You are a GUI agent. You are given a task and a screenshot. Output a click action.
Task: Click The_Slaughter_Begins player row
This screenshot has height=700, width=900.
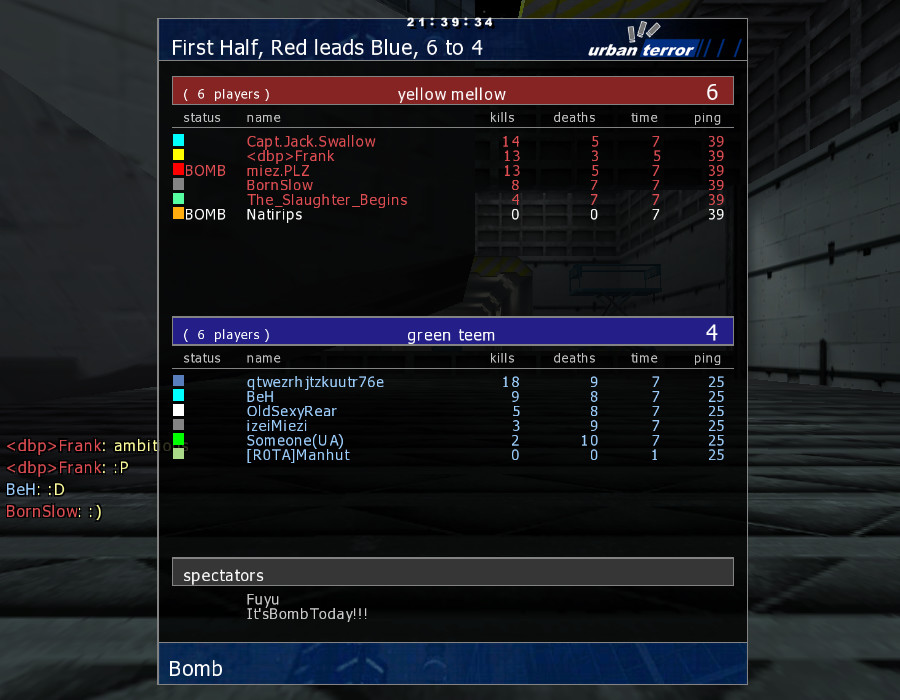click(x=326, y=200)
